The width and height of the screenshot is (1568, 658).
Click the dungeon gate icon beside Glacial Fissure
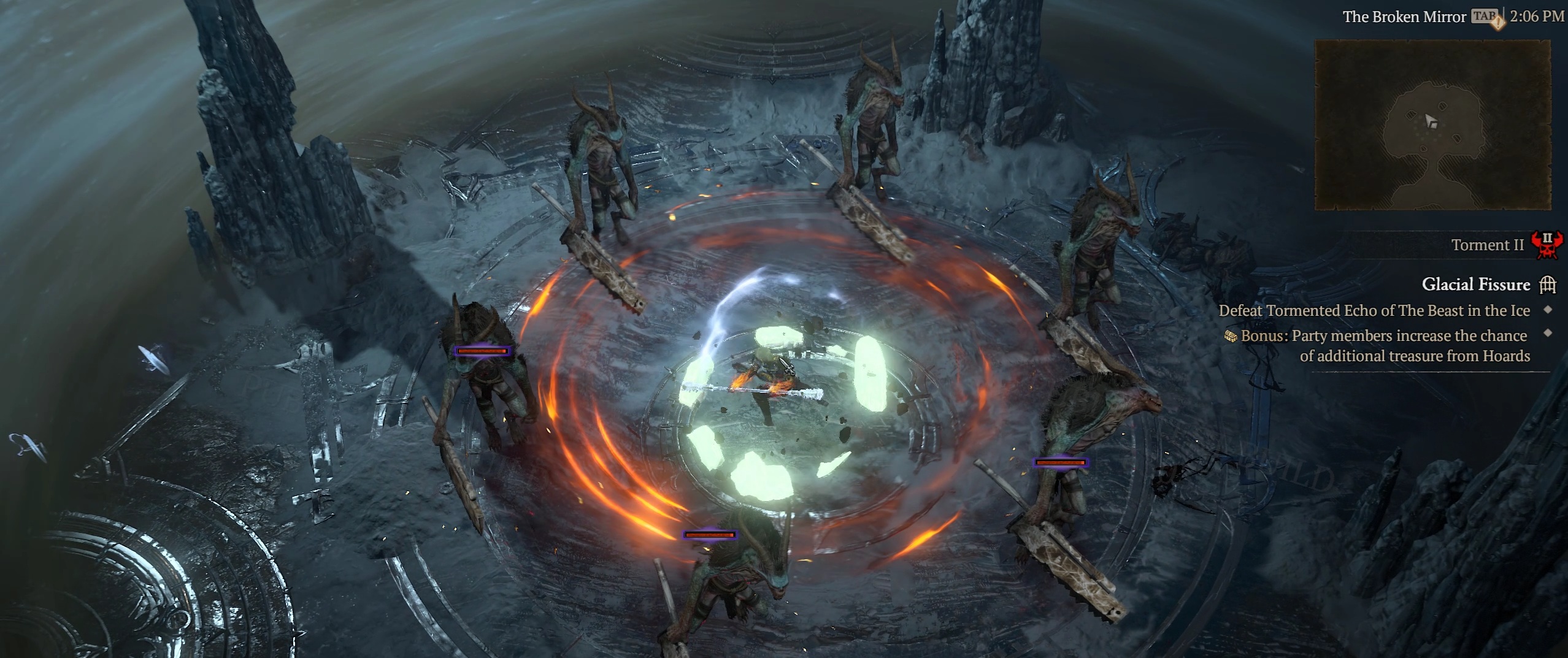(1548, 285)
